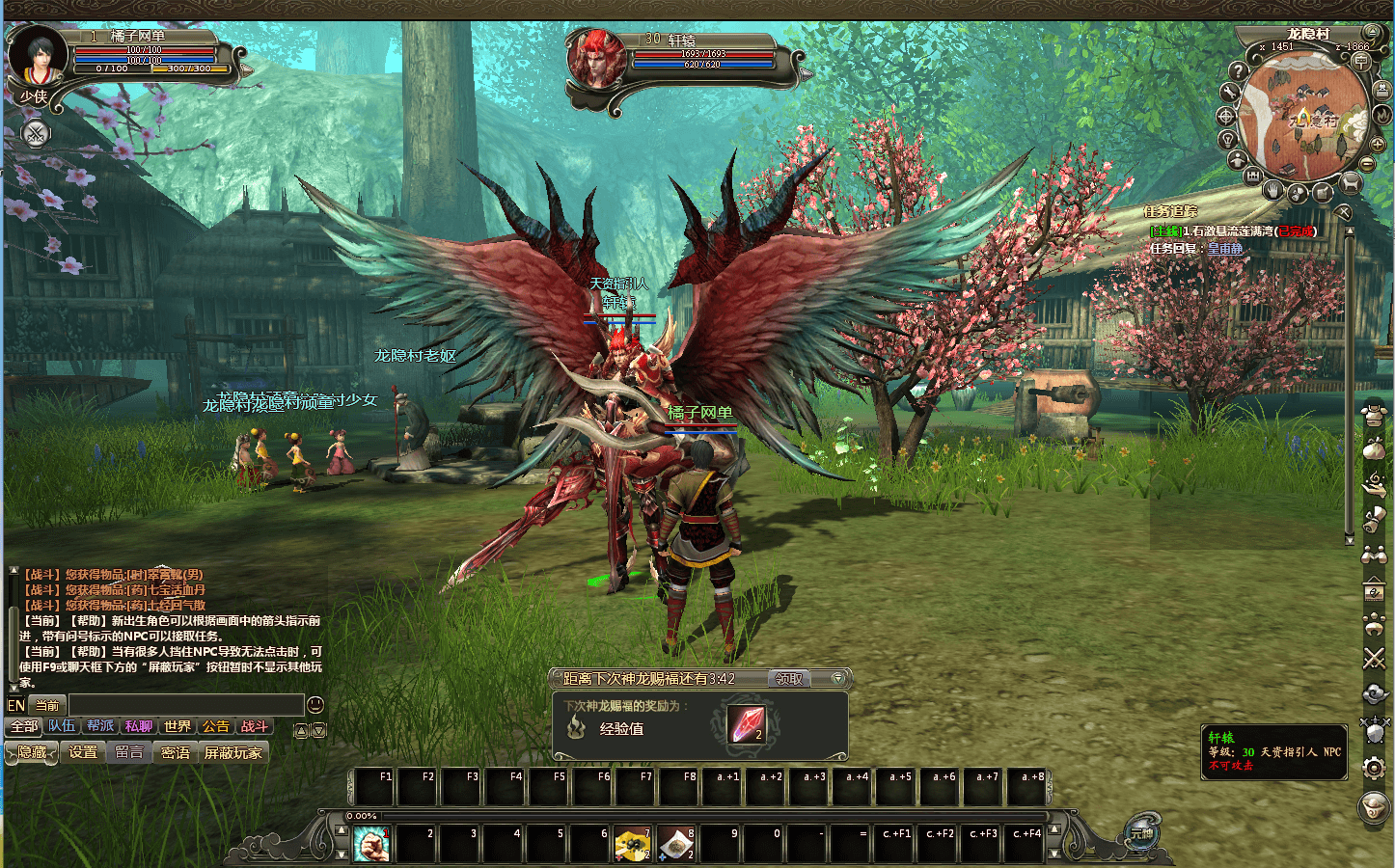Open the 元神 orb button
Viewport: 1395px width, 868px height.
click(1143, 834)
